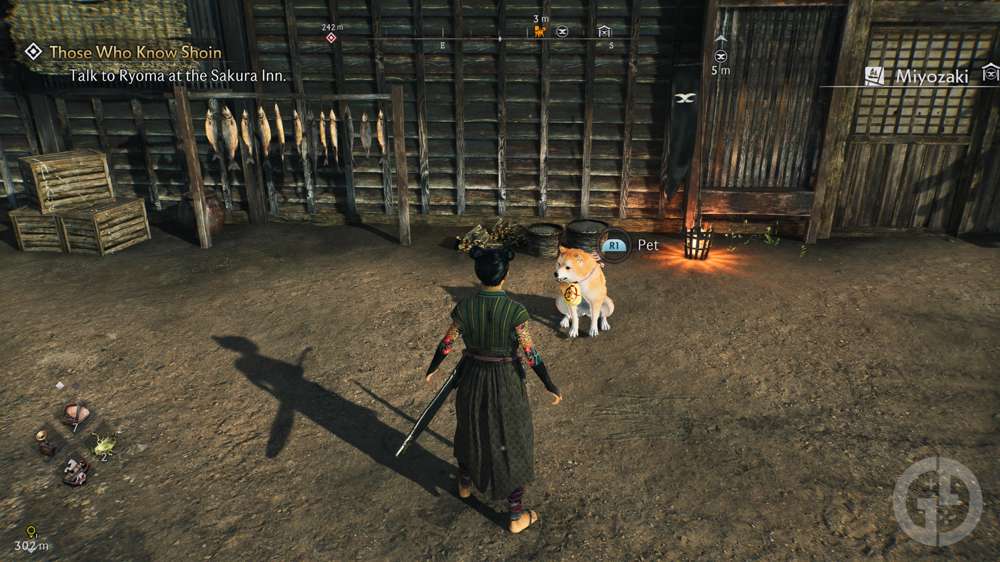Select the medicine bowl quick item
This screenshot has height=562, width=1000.
(x=76, y=412)
